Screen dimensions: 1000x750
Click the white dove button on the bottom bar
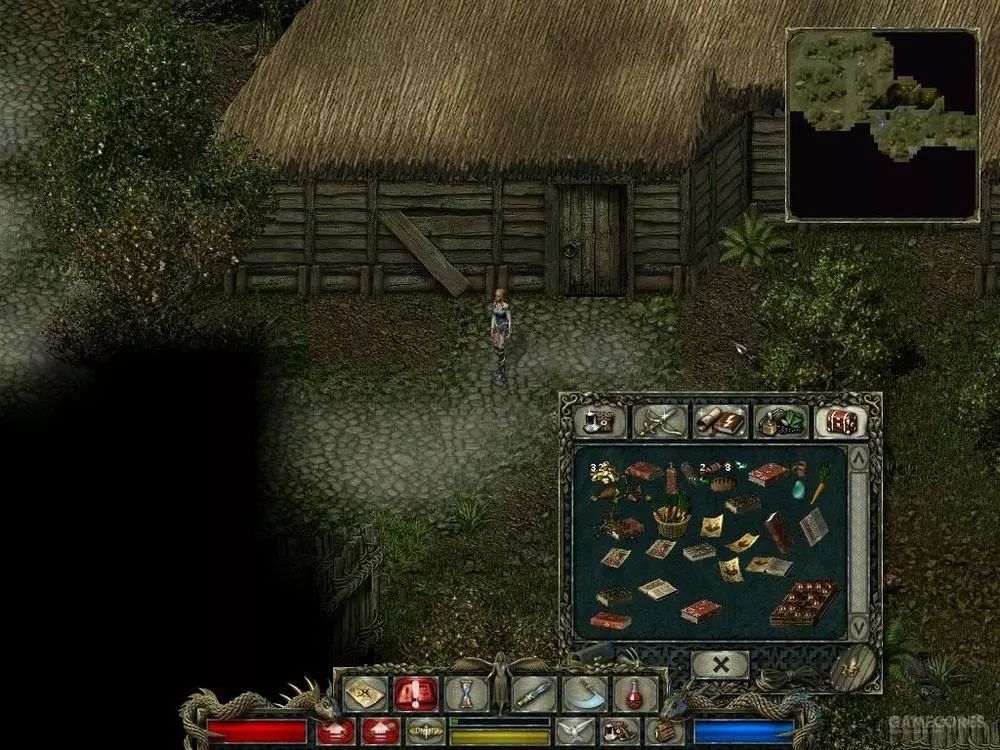573,732
